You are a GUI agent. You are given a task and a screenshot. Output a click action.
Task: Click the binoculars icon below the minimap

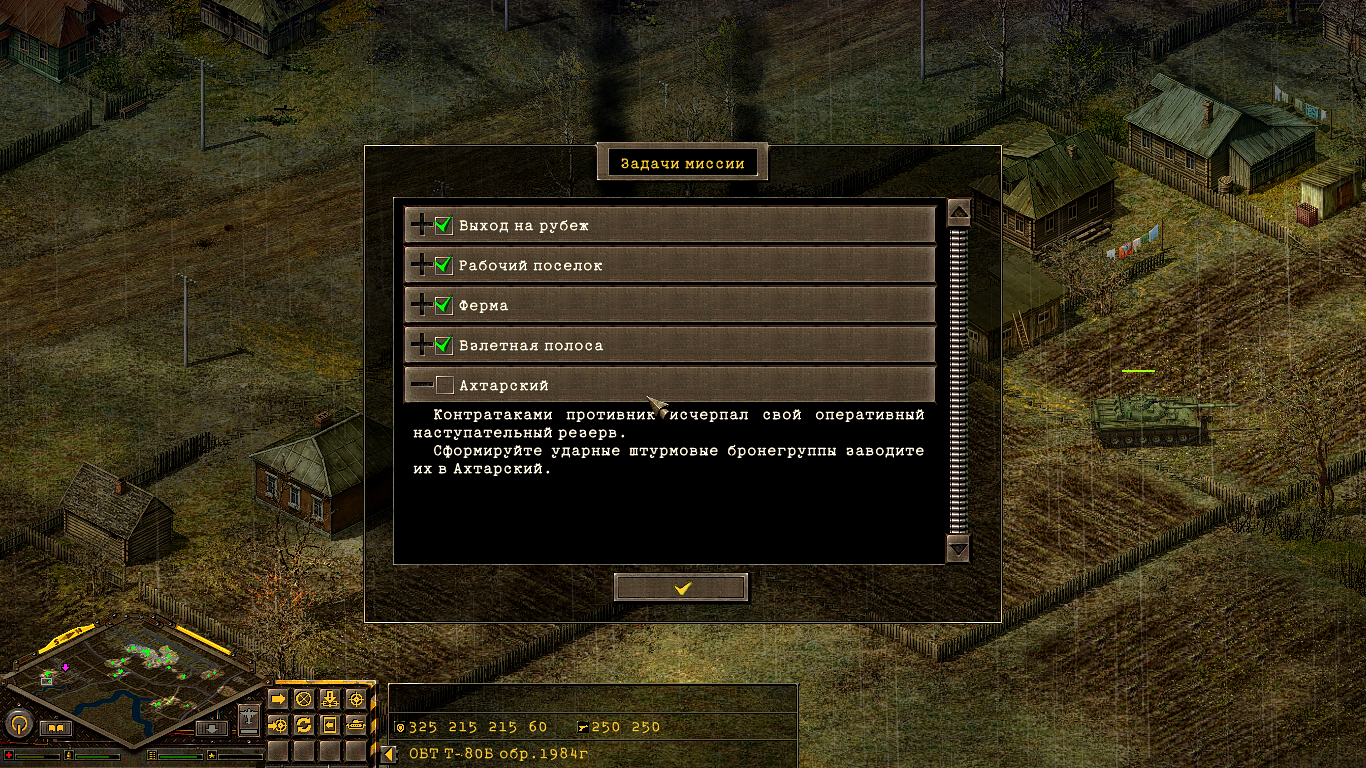[54, 727]
